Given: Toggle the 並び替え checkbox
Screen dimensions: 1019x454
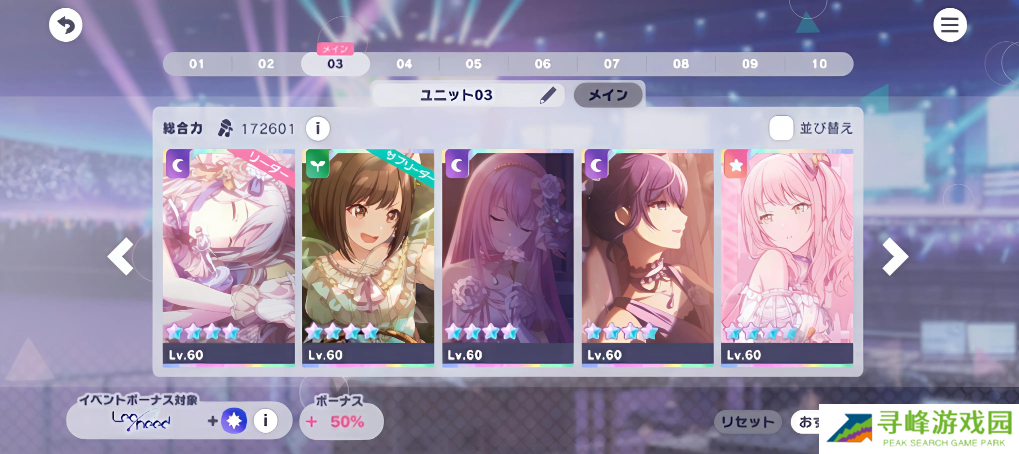Looking at the screenshot, I should tap(781, 128).
